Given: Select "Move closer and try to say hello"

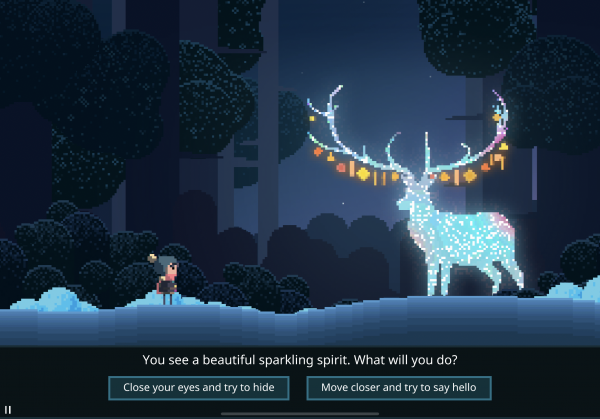Looking at the screenshot, I should pos(399,387).
